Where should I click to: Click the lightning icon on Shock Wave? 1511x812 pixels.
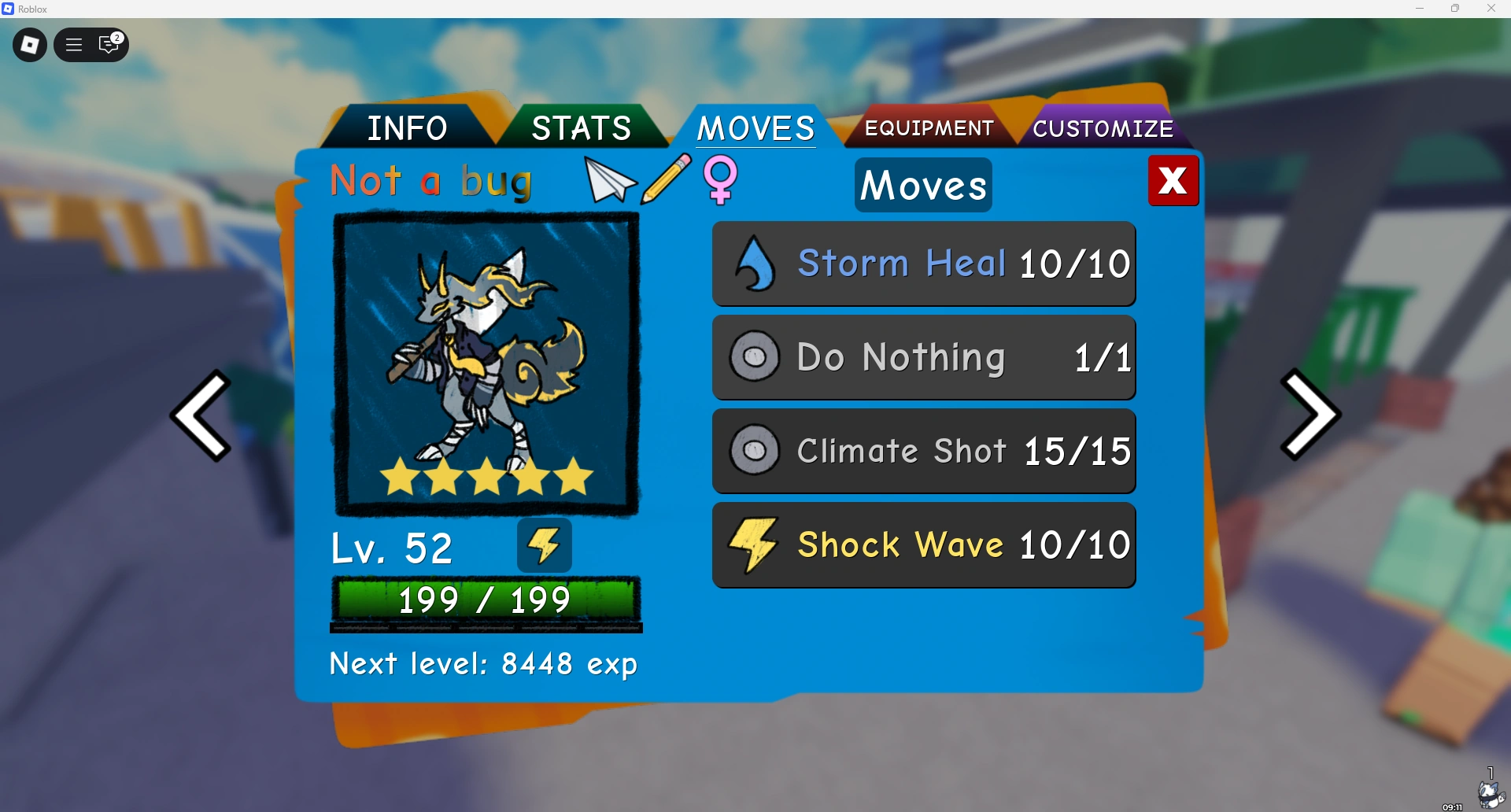(753, 544)
